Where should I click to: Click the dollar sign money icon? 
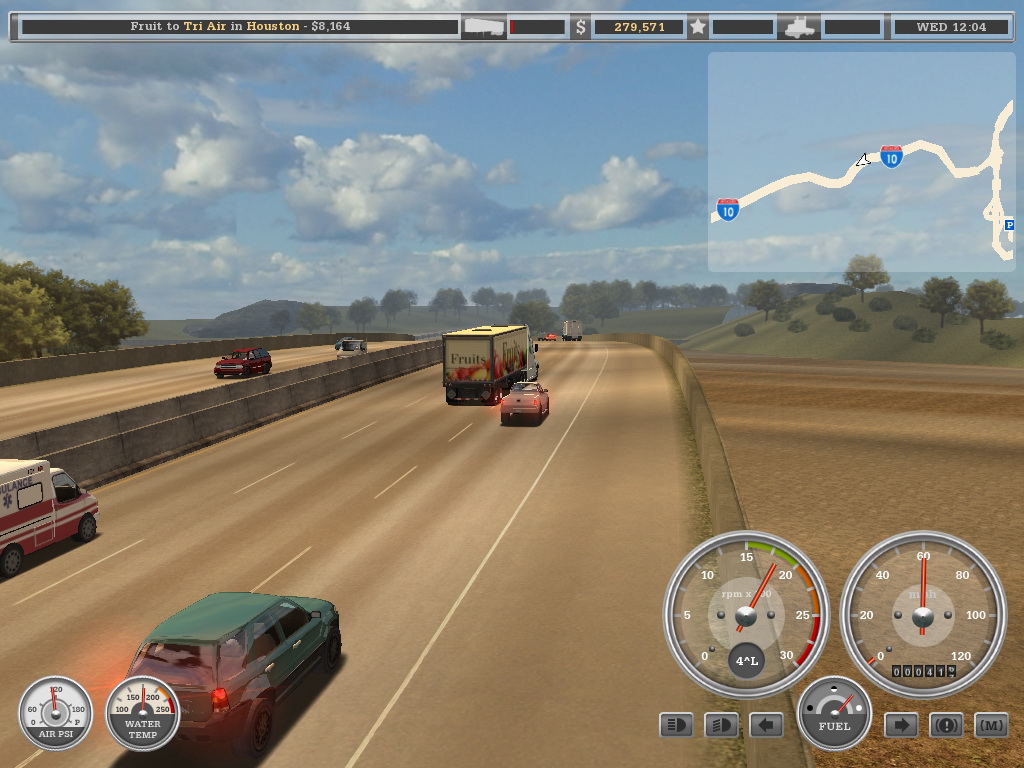pos(581,27)
